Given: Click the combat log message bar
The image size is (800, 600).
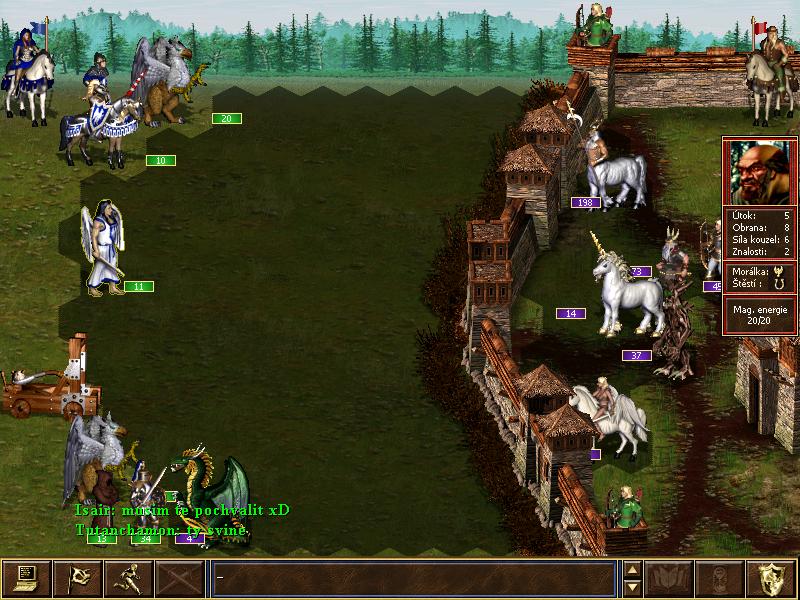Looking at the screenshot, I should click(x=413, y=578).
